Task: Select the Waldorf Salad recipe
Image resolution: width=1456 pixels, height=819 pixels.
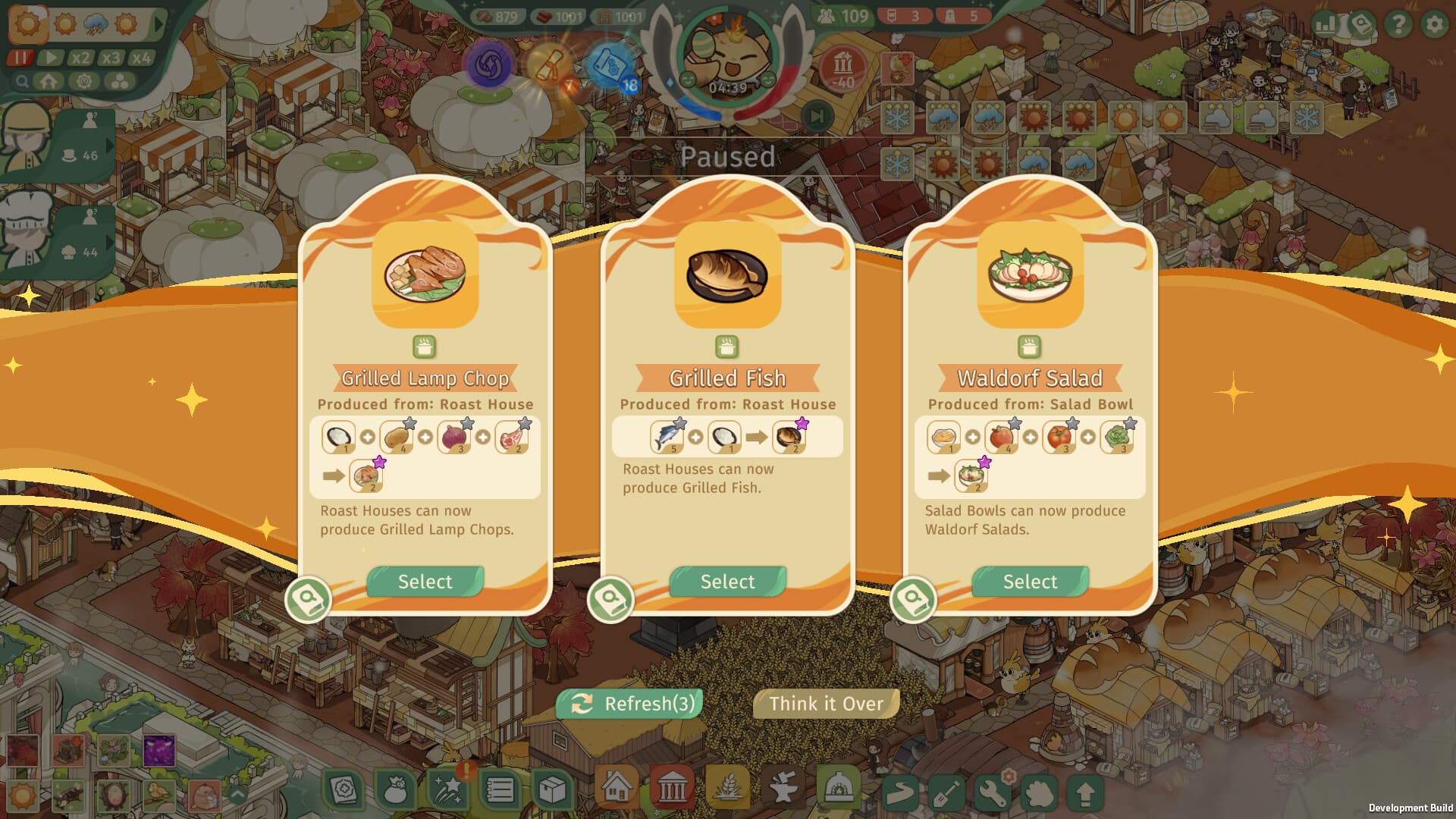Action: 1029,582
